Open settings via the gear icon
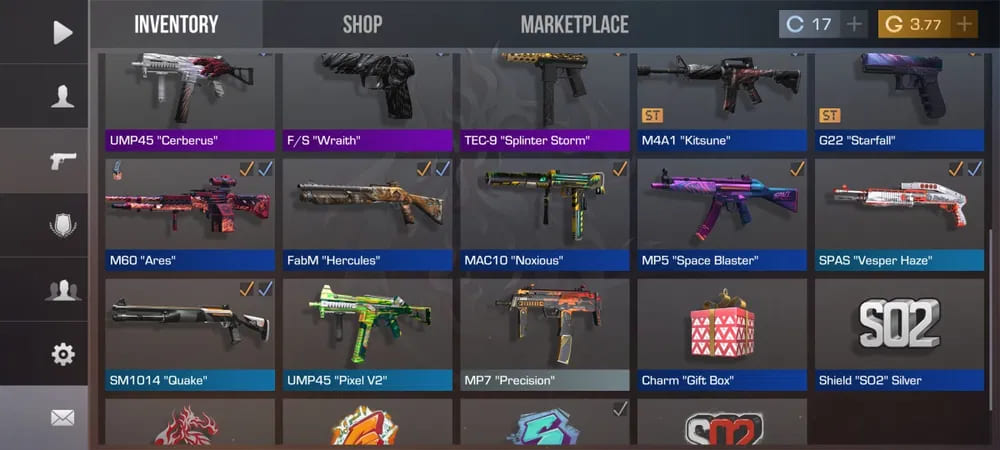 62,354
